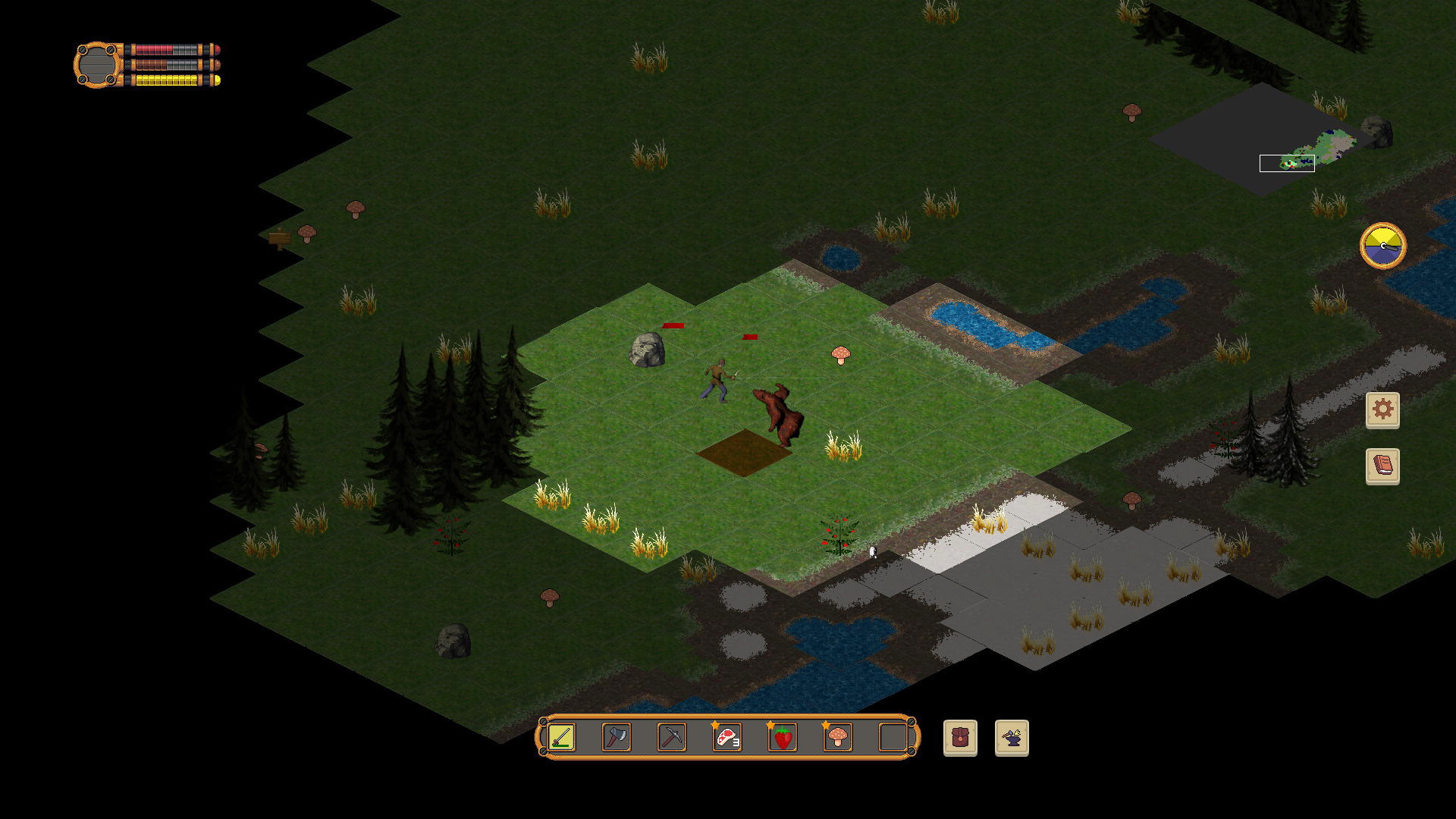This screenshot has width=1456, height=819.
Task: Equip the axe from the hotbar
Action: [617, 737]
